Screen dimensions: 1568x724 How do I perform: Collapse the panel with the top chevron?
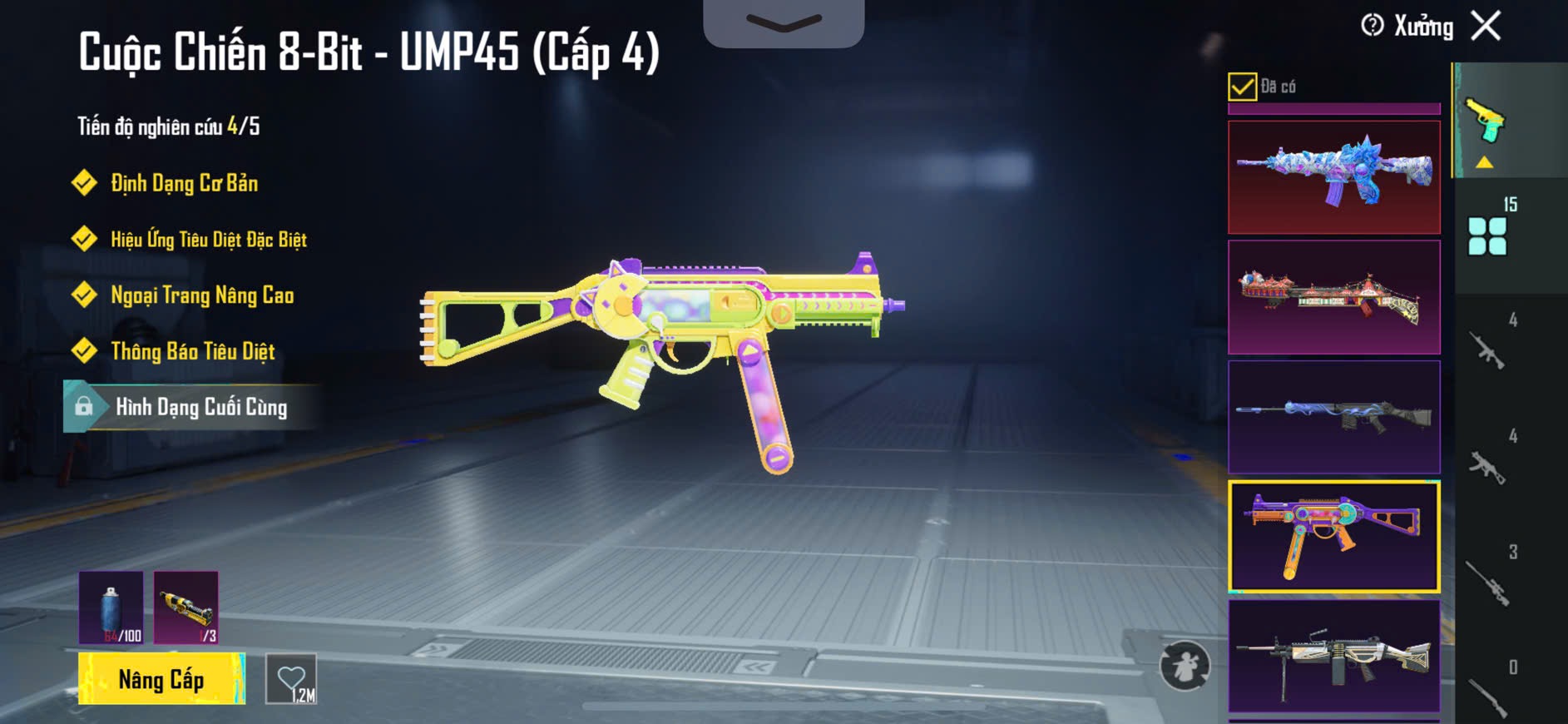tap(784, 22)
